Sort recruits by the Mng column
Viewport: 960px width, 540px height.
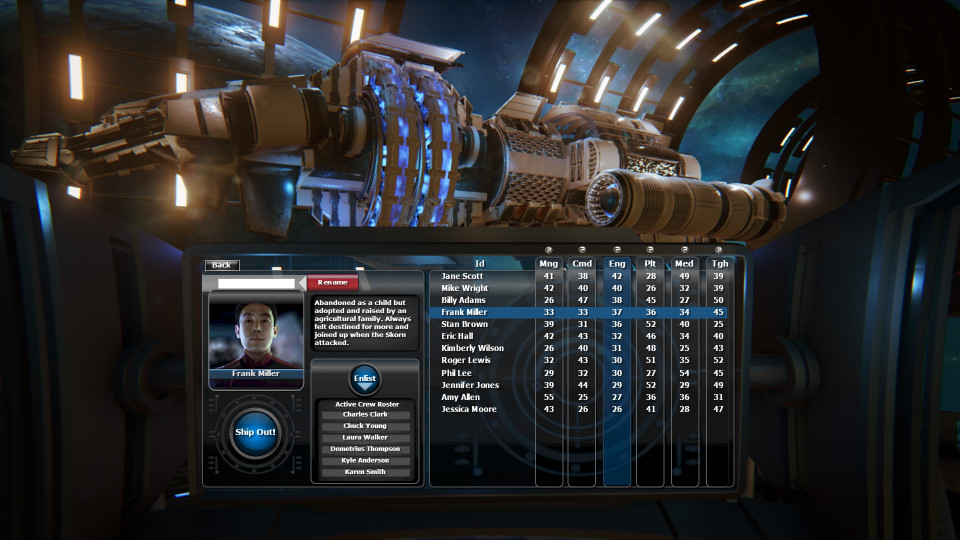pos(548,264)
